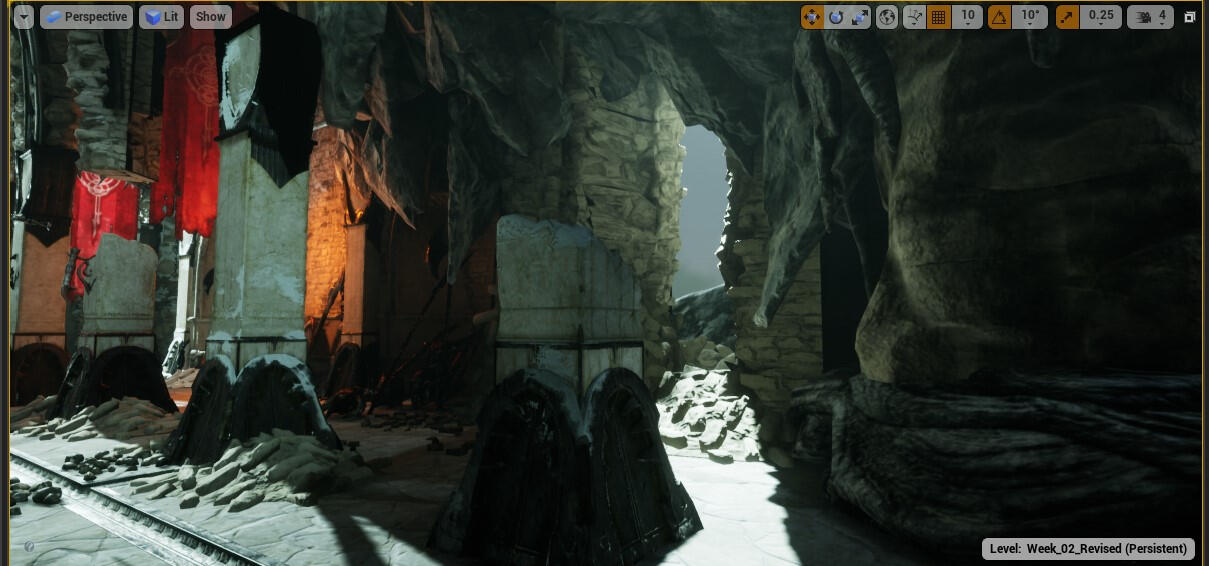Select the translate gizmo tool
This screenshot has width=1209, height=566.
811,17
